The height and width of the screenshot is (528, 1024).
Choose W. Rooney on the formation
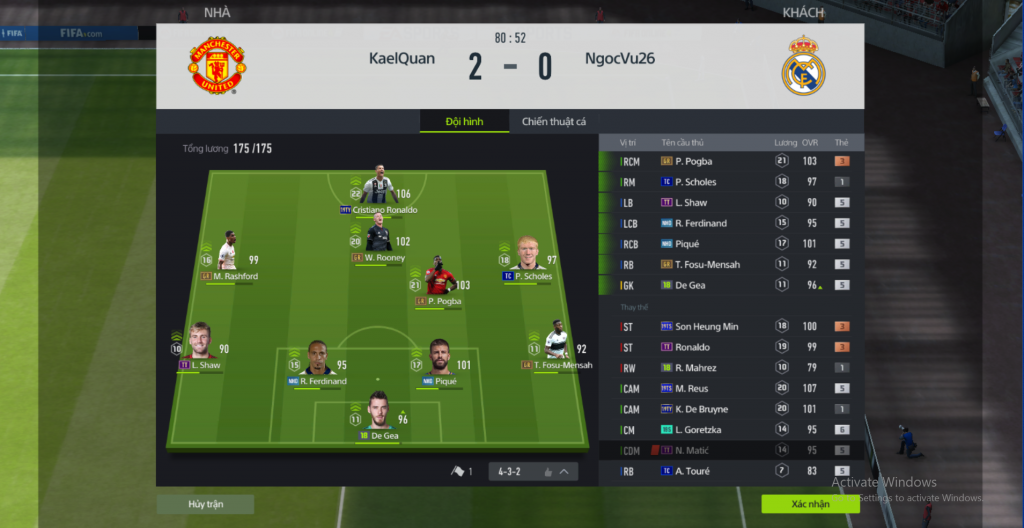click(378, 240)
